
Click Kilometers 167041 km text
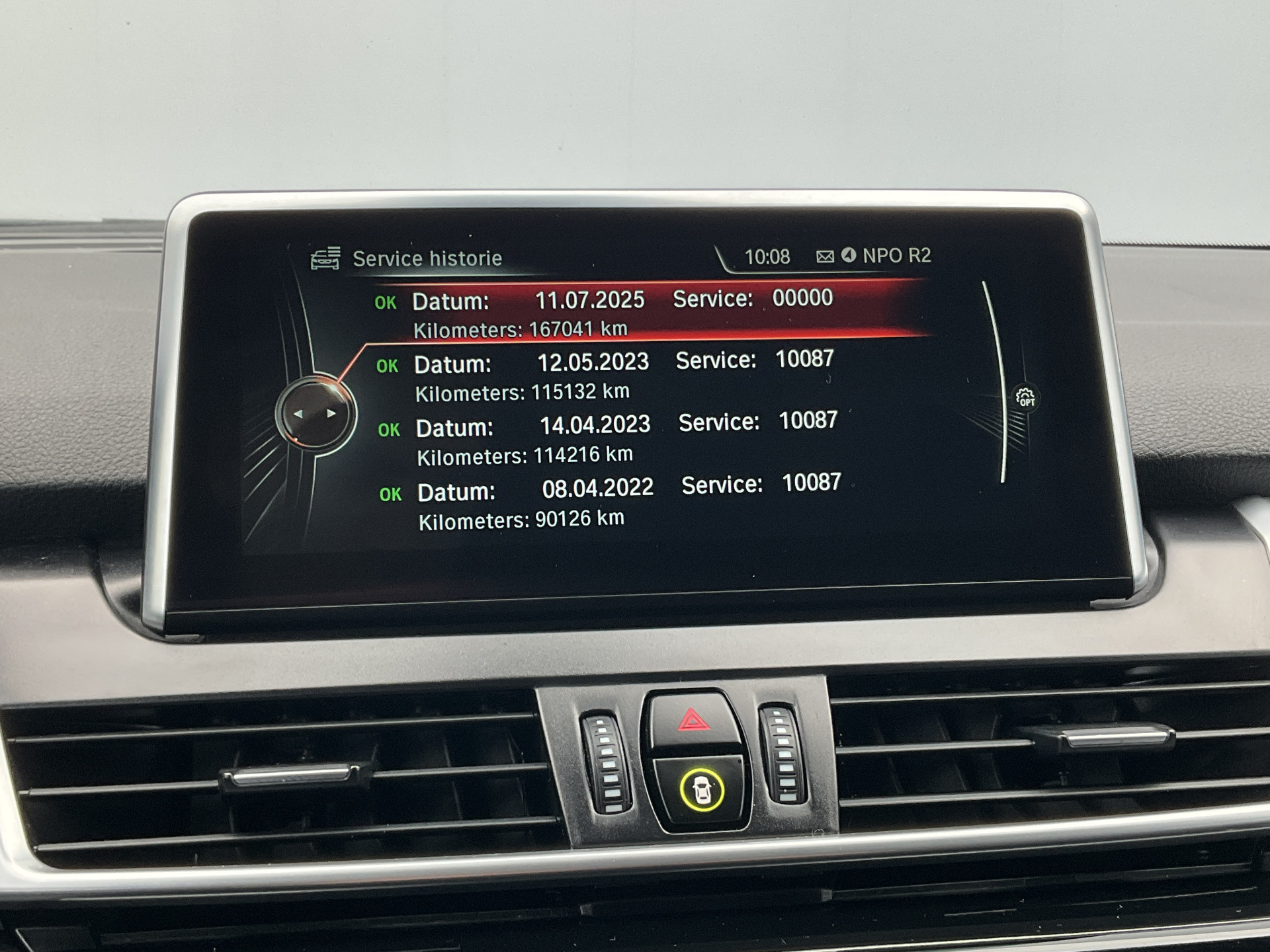point(523,329)
